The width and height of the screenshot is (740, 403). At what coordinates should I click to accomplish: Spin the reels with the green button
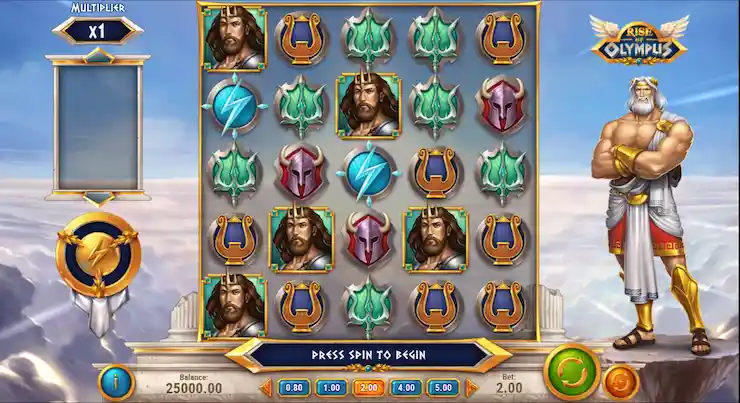coord(571,371)
